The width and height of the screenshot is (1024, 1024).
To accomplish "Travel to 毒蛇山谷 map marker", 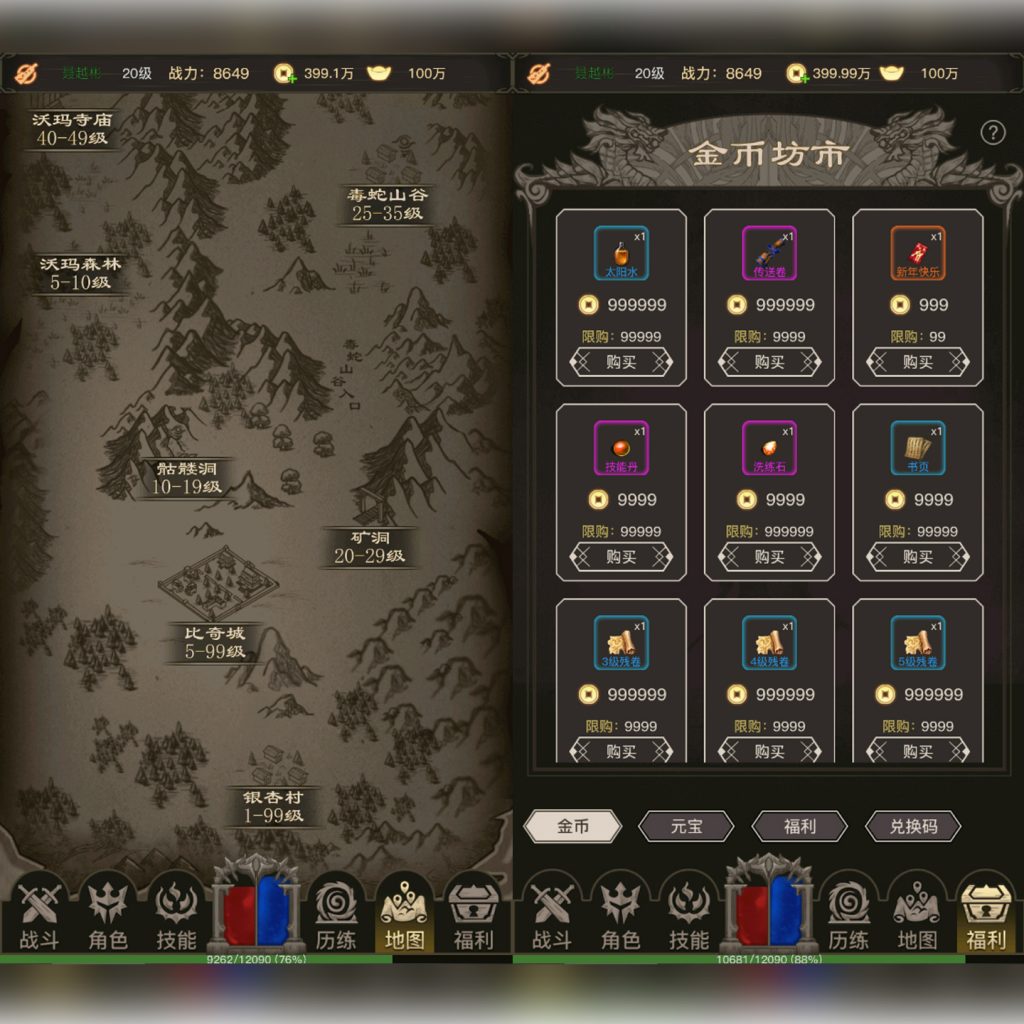I will coord(387,204).
